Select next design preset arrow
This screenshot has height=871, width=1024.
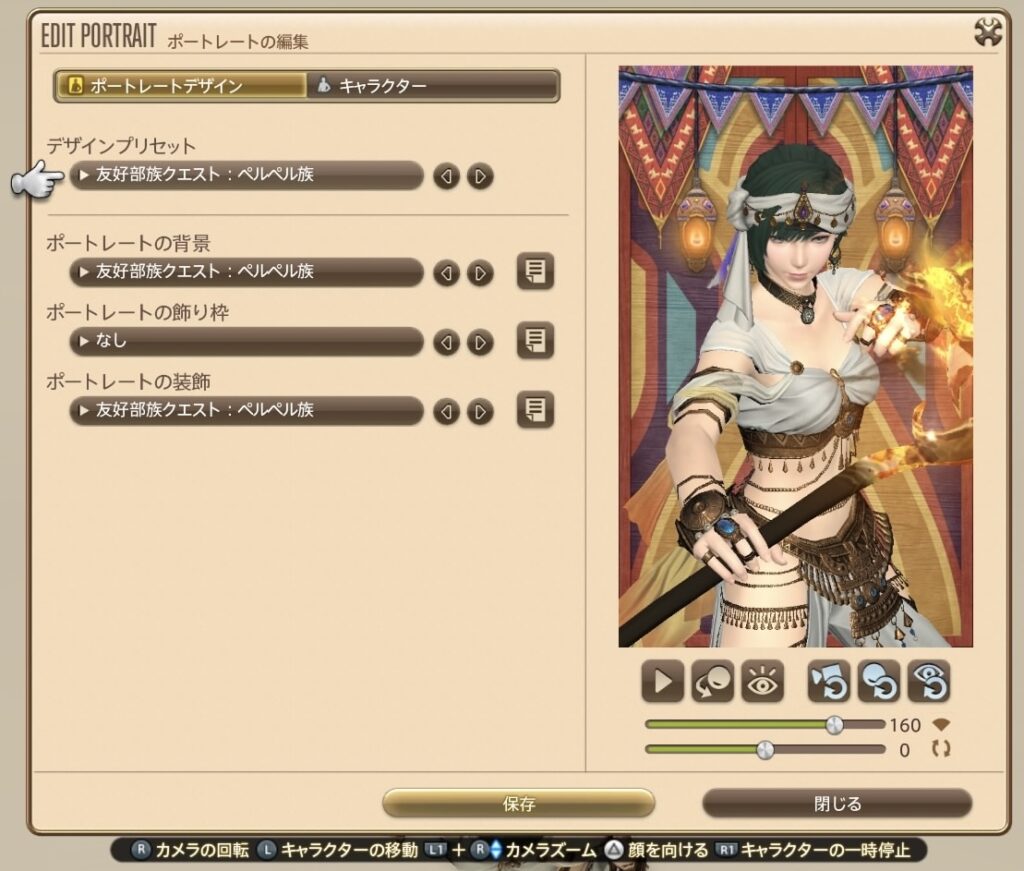coord(480,177)
